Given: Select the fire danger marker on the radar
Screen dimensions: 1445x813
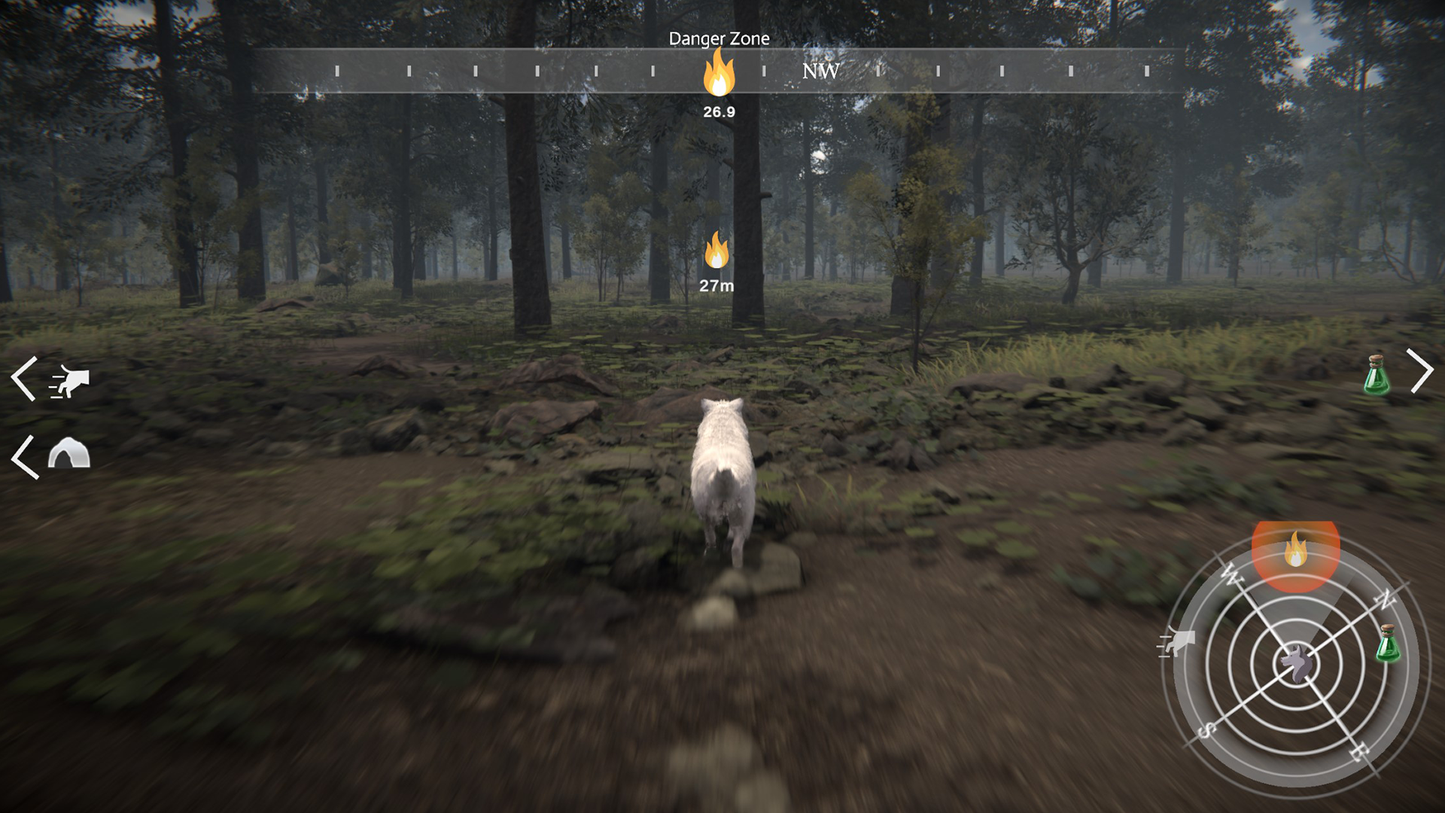Looking at the screenshot, I should [x=1295, y=548].
